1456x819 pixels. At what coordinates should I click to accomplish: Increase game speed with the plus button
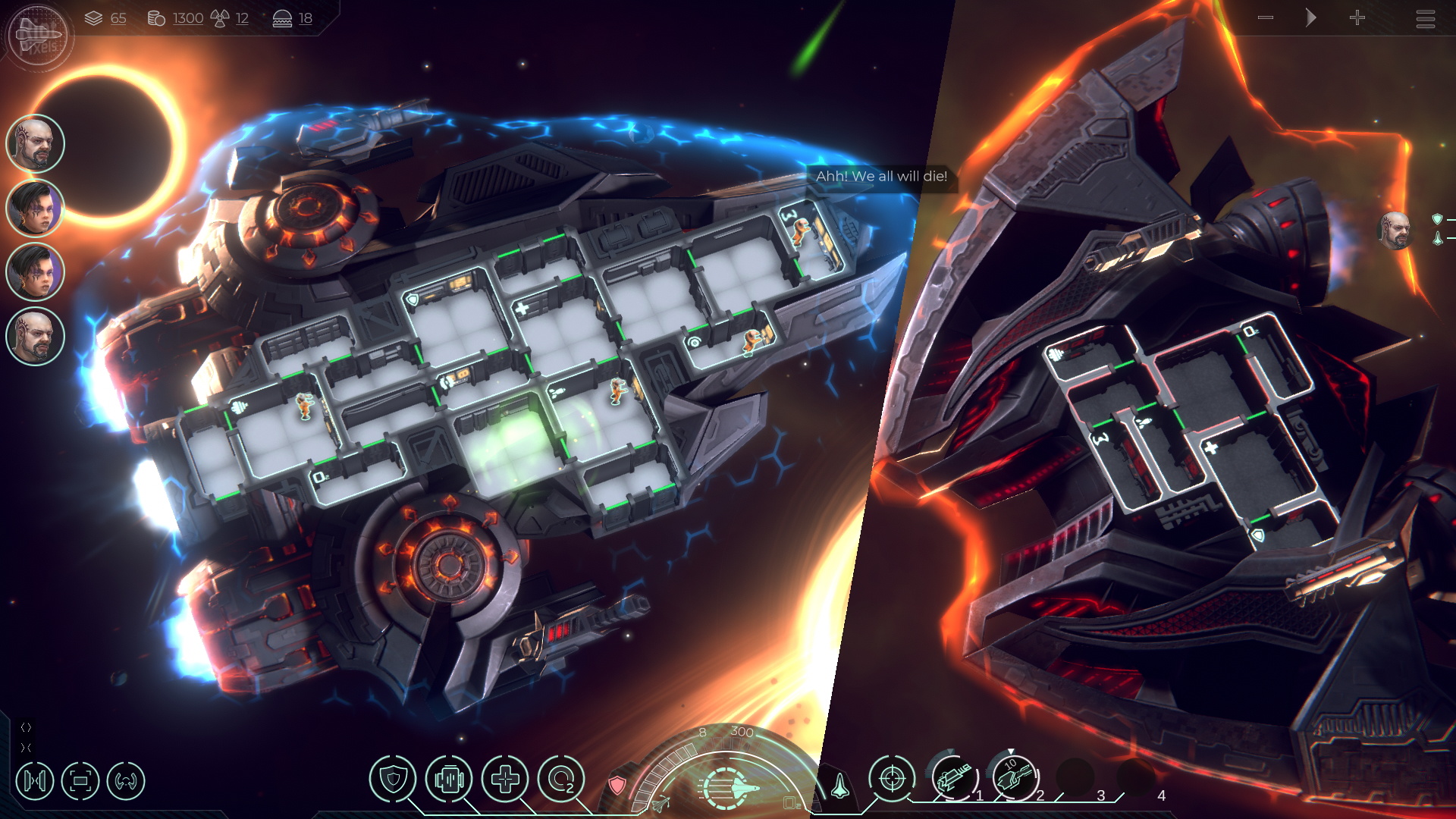click(1357, 17)
